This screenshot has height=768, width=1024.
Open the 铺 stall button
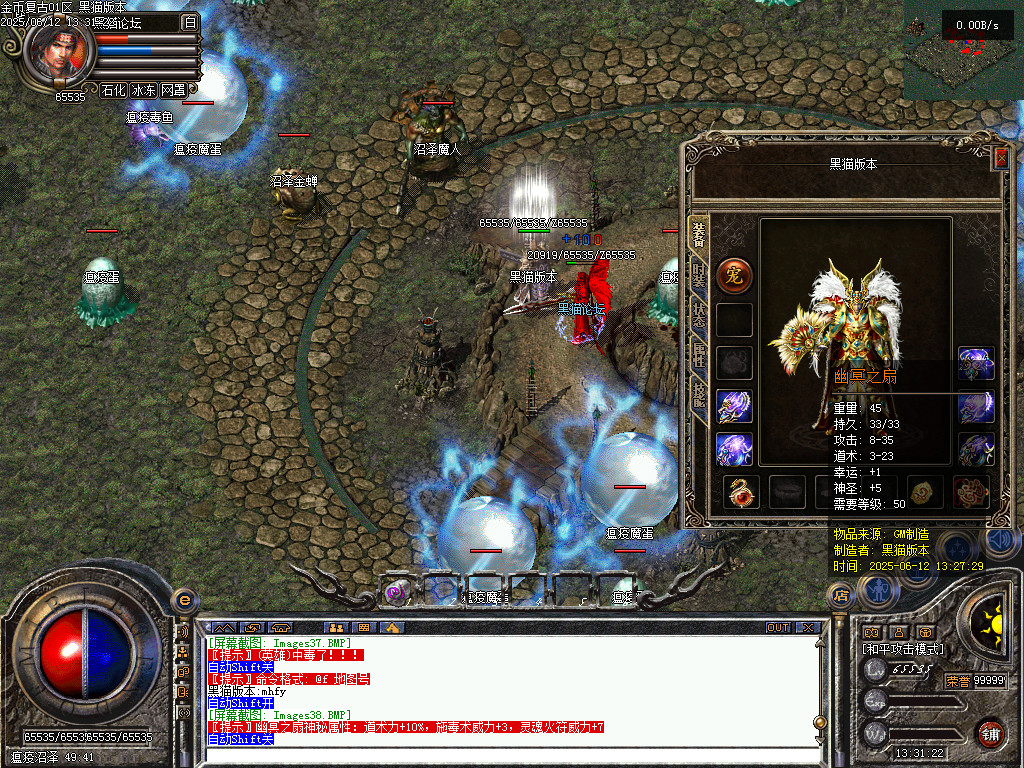[x=990, y=733]
